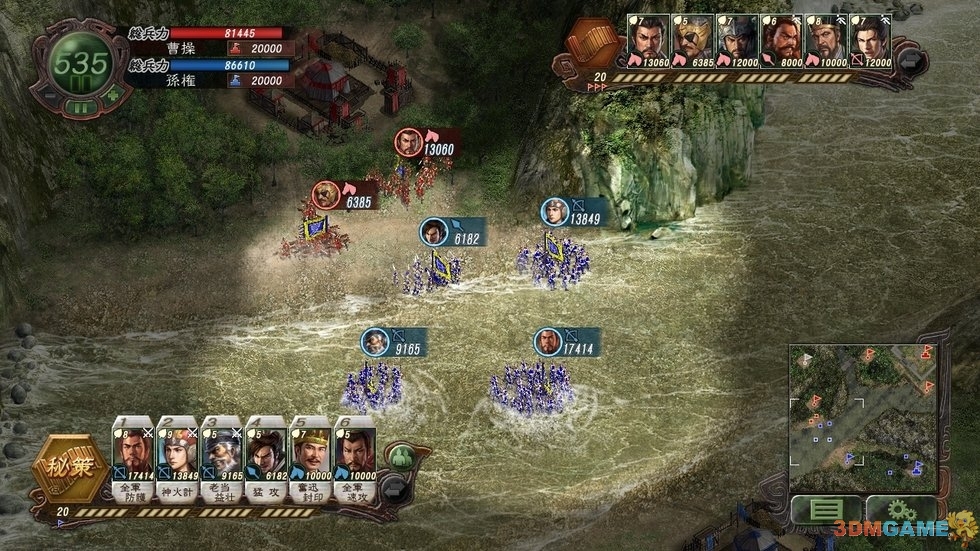Select the 老当益壮 old general card
Screen dimensions: 980x551
221,455
